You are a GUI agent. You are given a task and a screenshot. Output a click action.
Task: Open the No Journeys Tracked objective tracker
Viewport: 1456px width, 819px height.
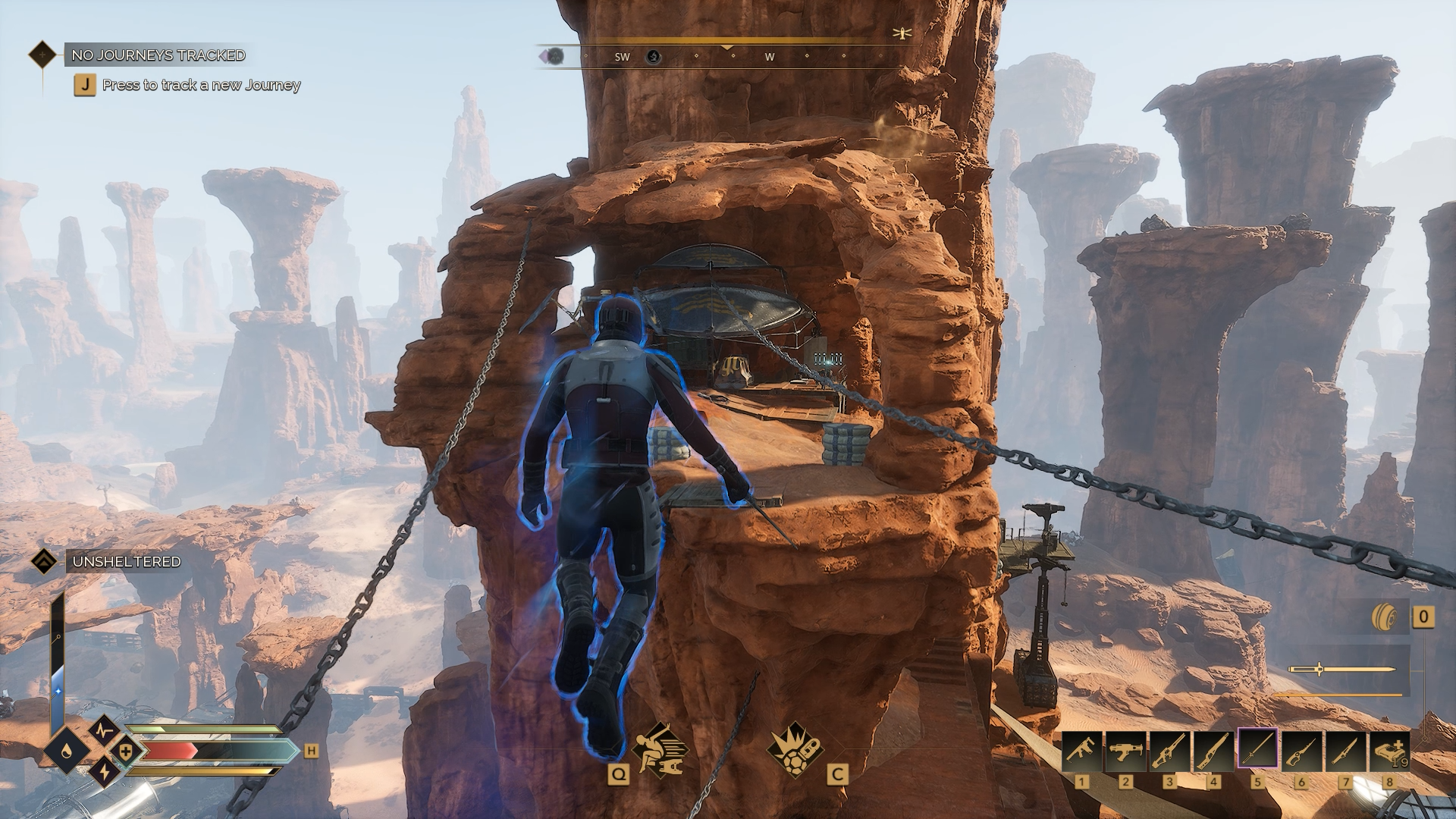157,55
